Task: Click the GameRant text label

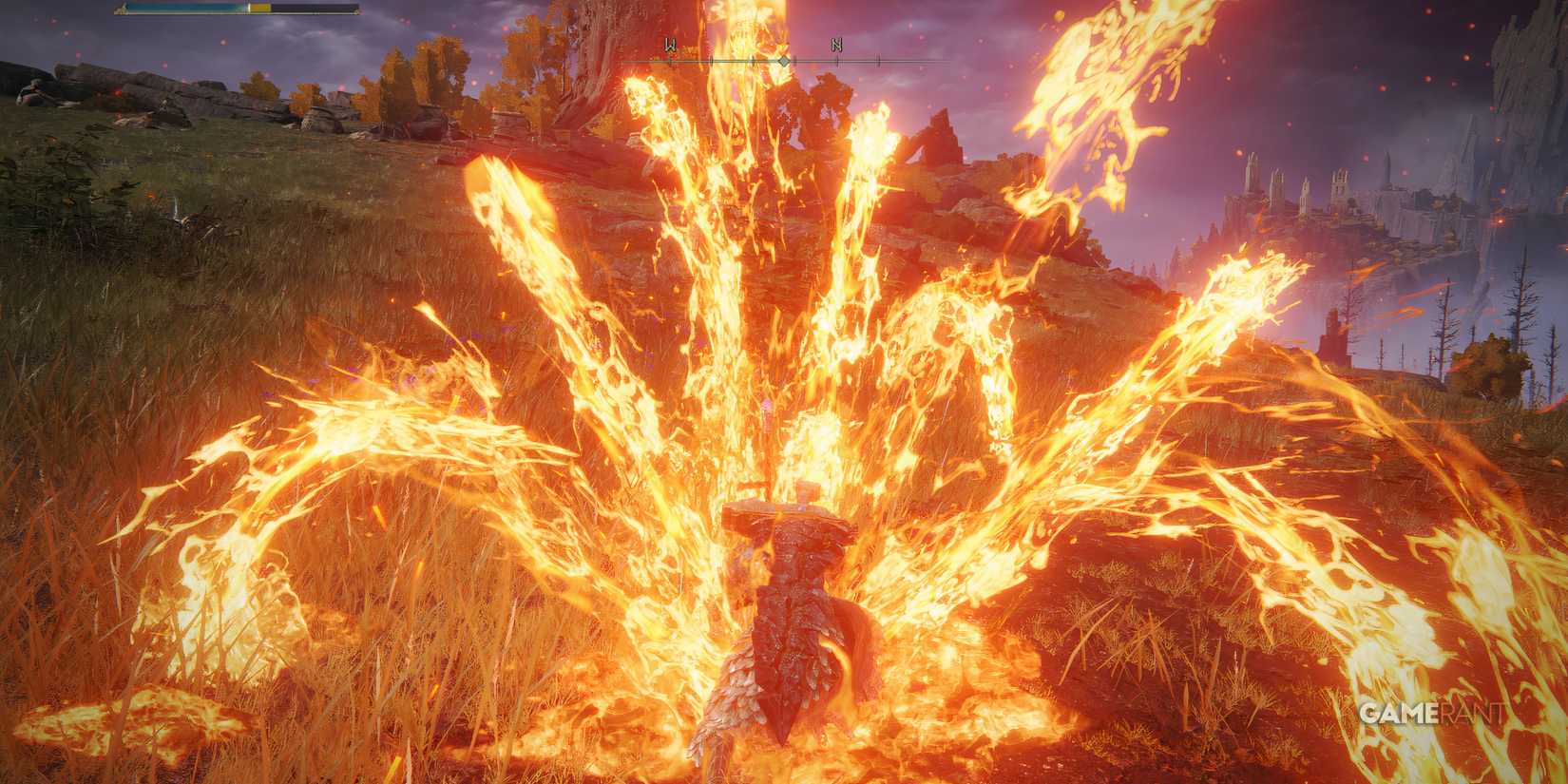Action: [1433, 711]
